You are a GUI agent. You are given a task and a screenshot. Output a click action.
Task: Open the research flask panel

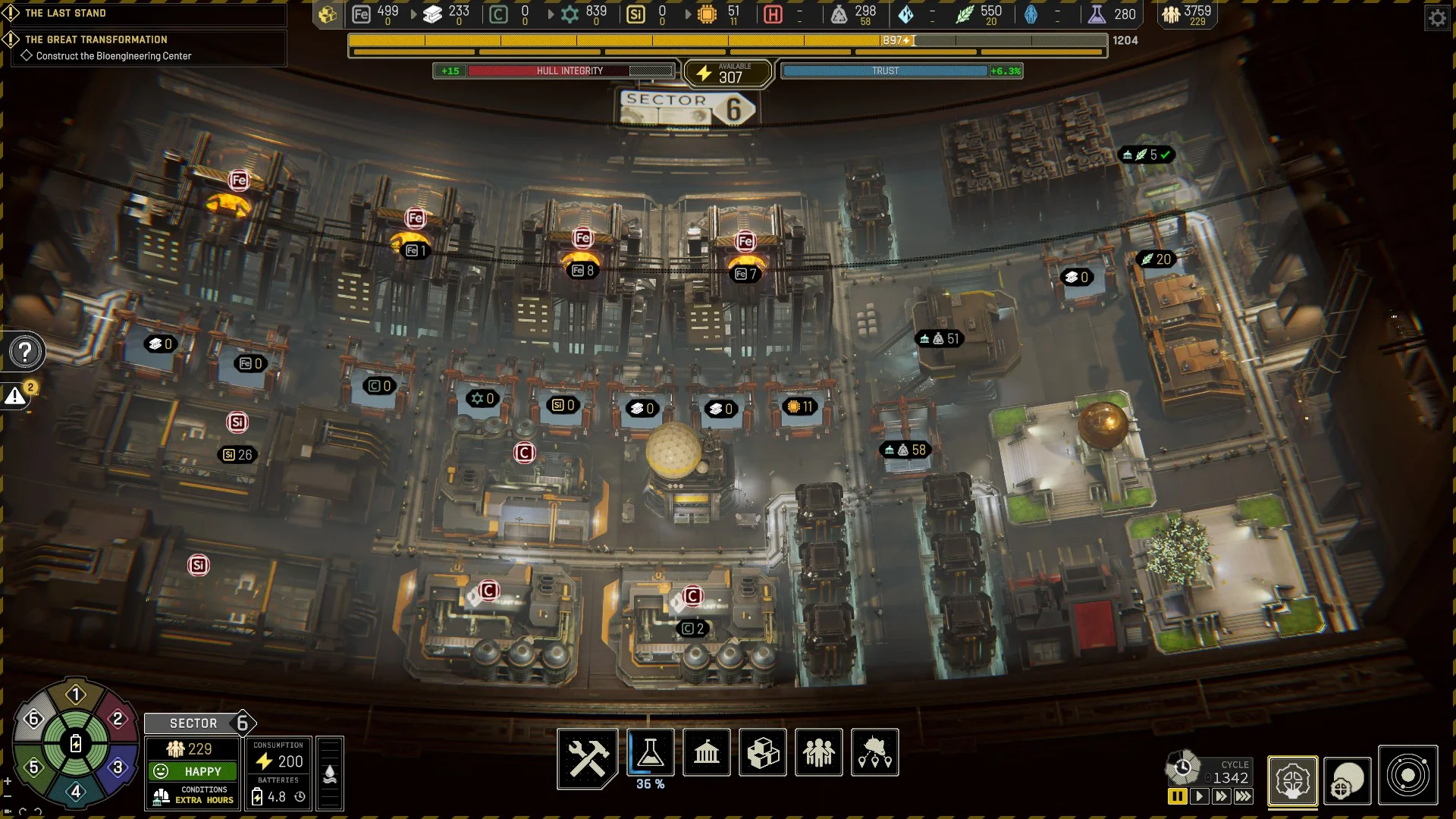(x=650, y=752)
